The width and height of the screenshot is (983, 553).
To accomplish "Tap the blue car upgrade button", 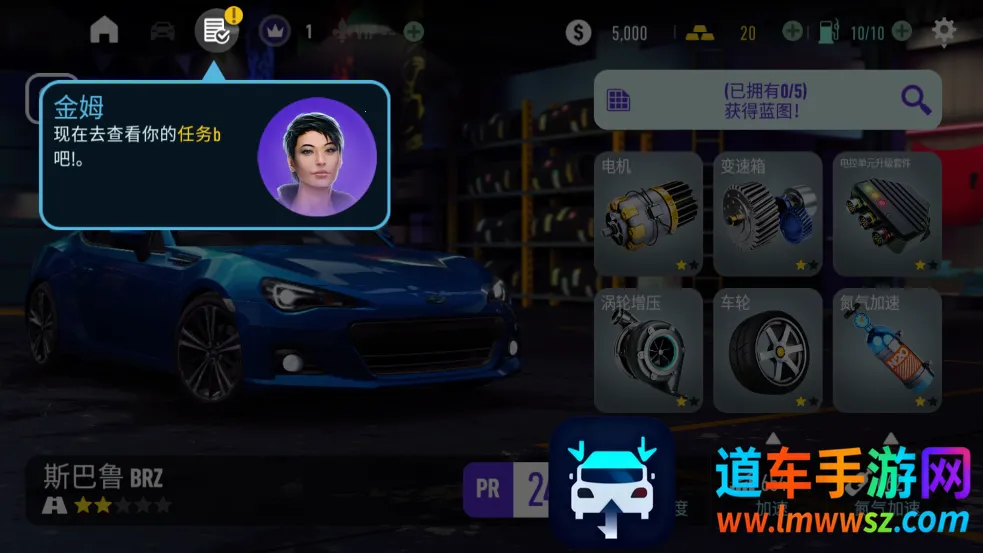I will click(611, 481).
